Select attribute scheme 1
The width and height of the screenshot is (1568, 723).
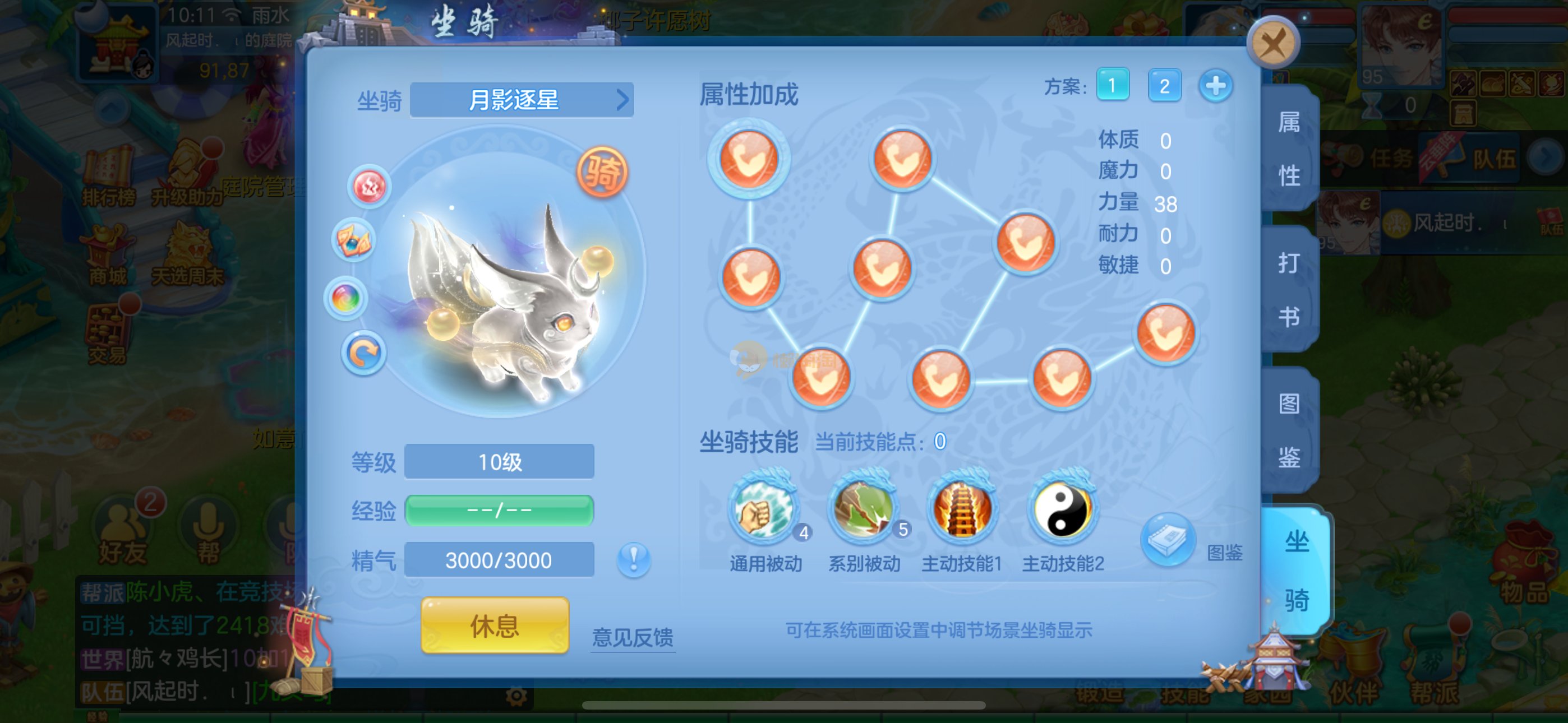coord(1112,85)
